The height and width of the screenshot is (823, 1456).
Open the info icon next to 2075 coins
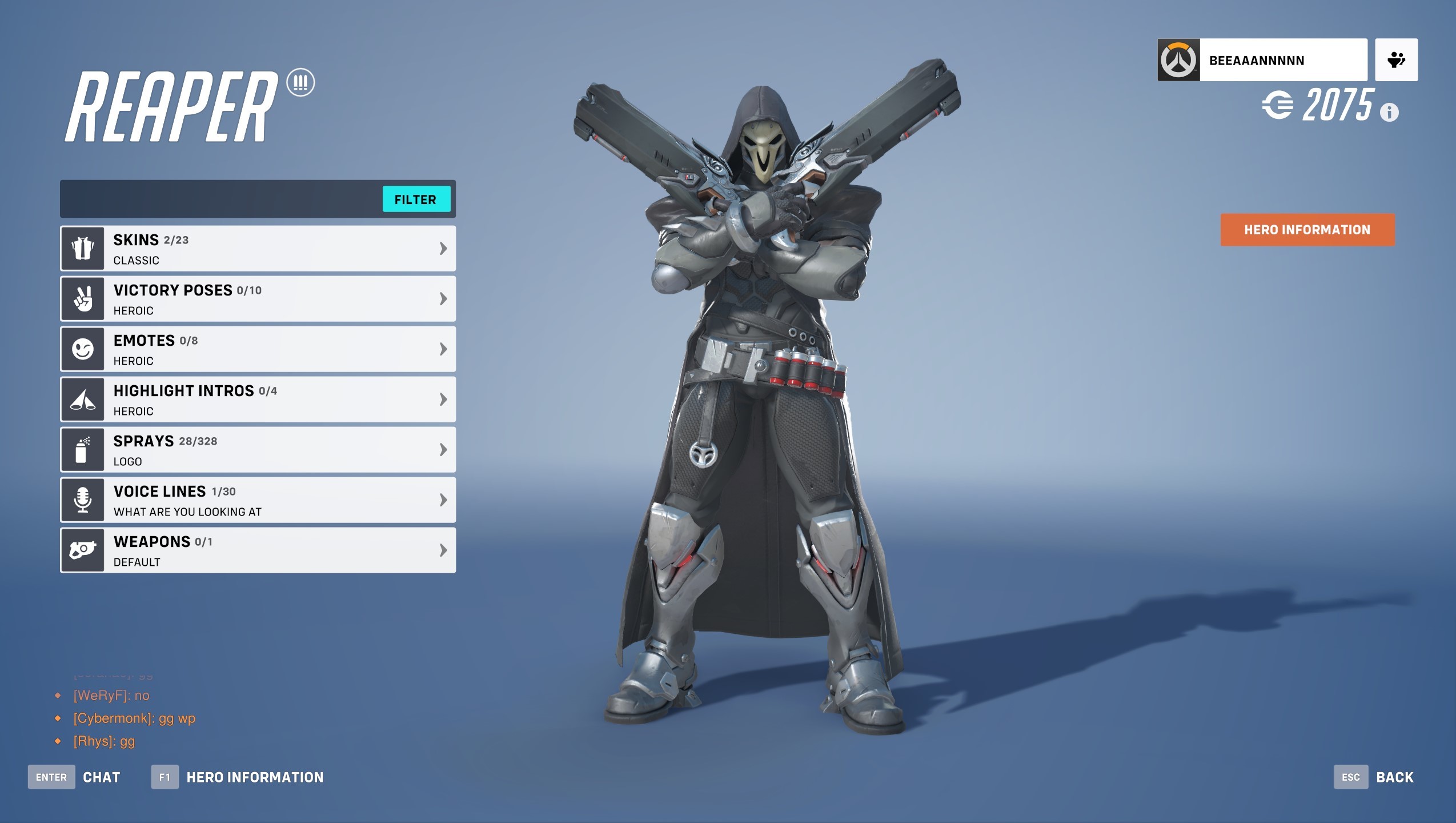[1390, 112]
